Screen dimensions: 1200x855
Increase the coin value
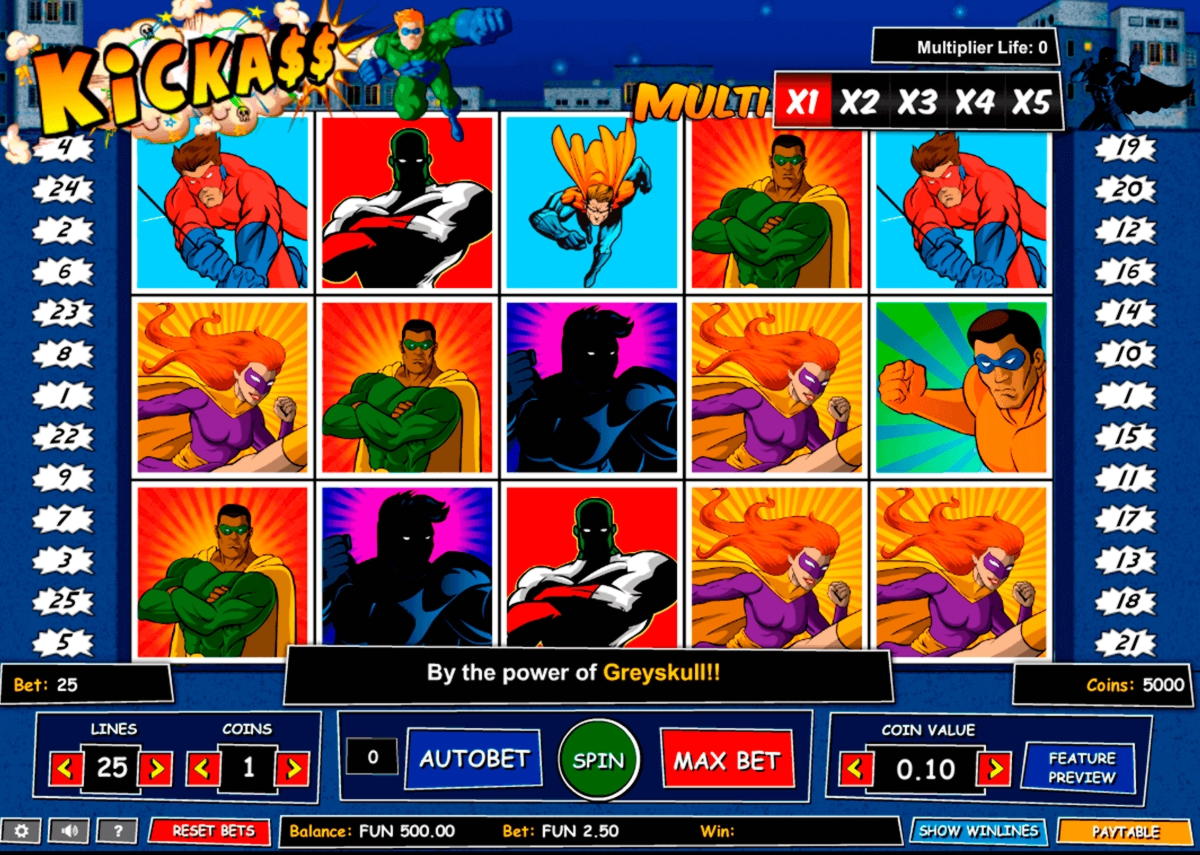[x=993, y=769]
